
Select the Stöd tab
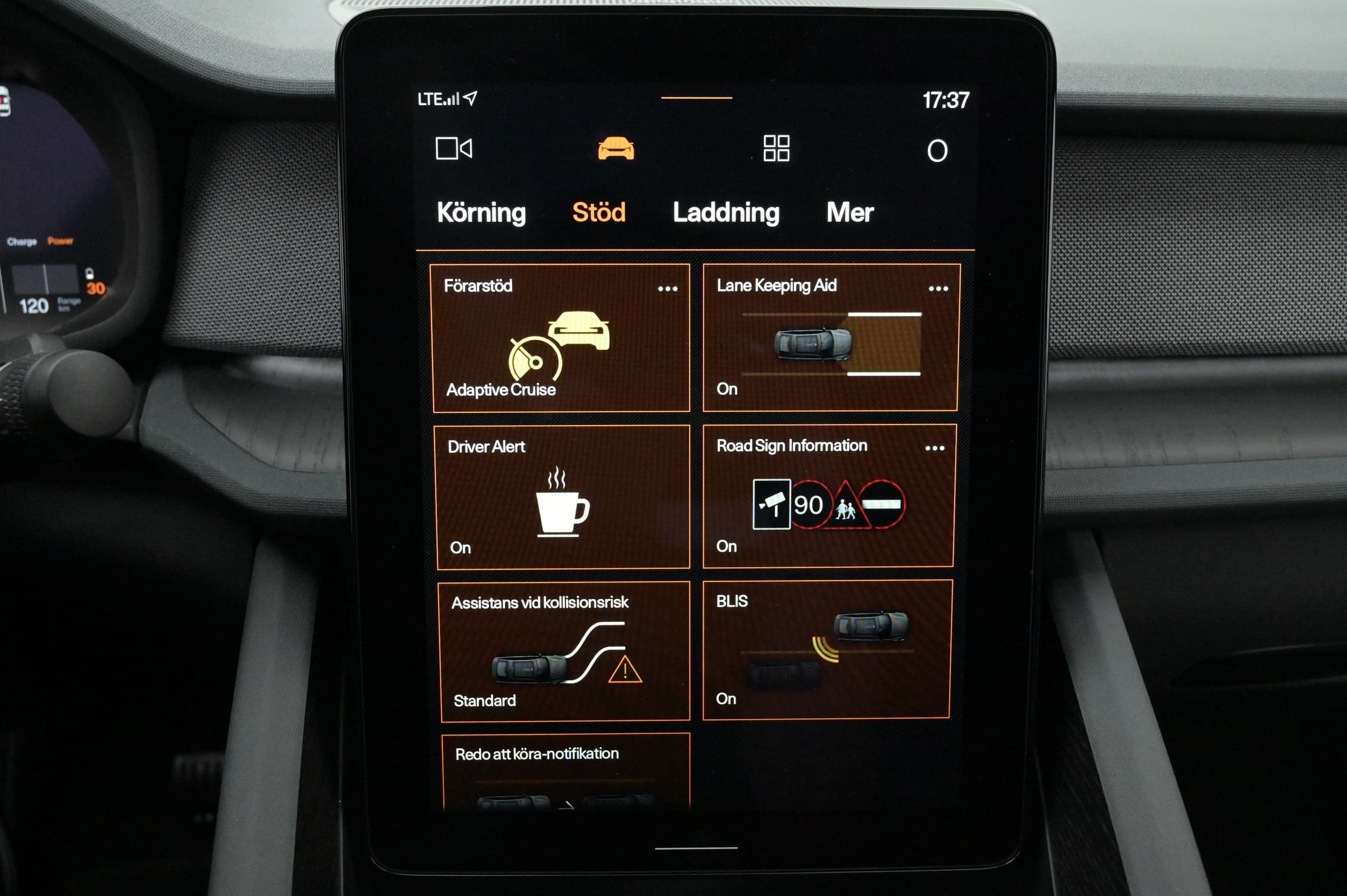(x=599, y=213)
